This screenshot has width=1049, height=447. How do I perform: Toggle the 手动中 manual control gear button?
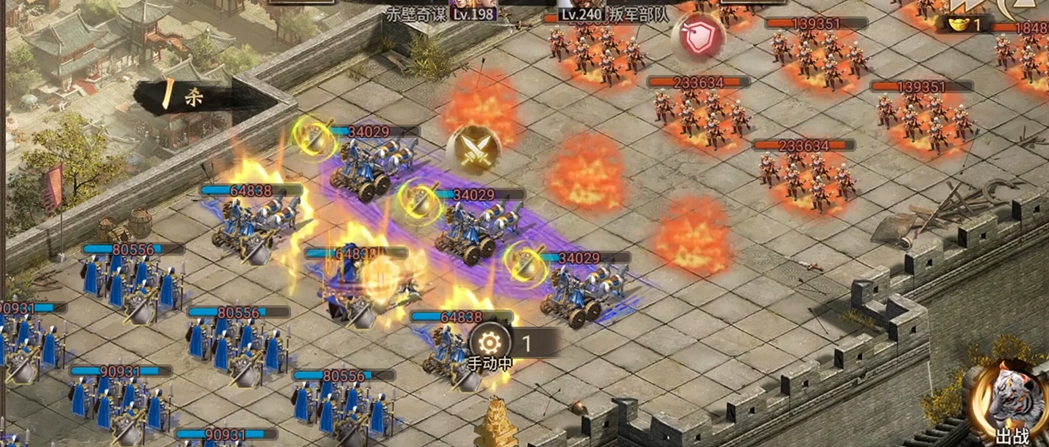490,341
